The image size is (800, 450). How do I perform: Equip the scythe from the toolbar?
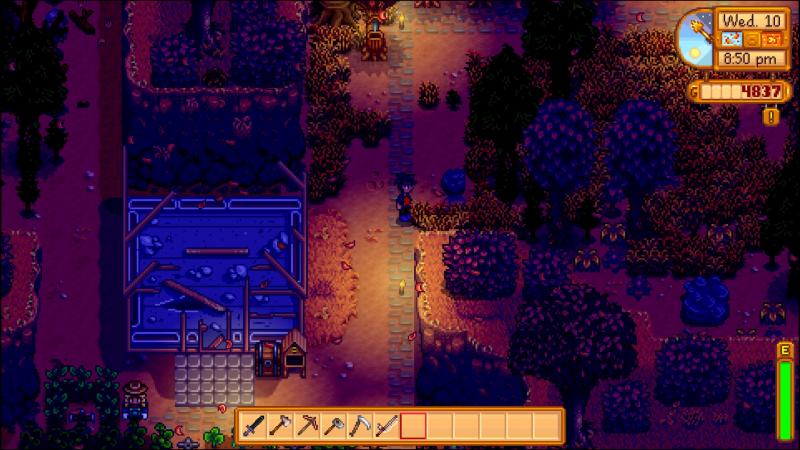point(360,425)
